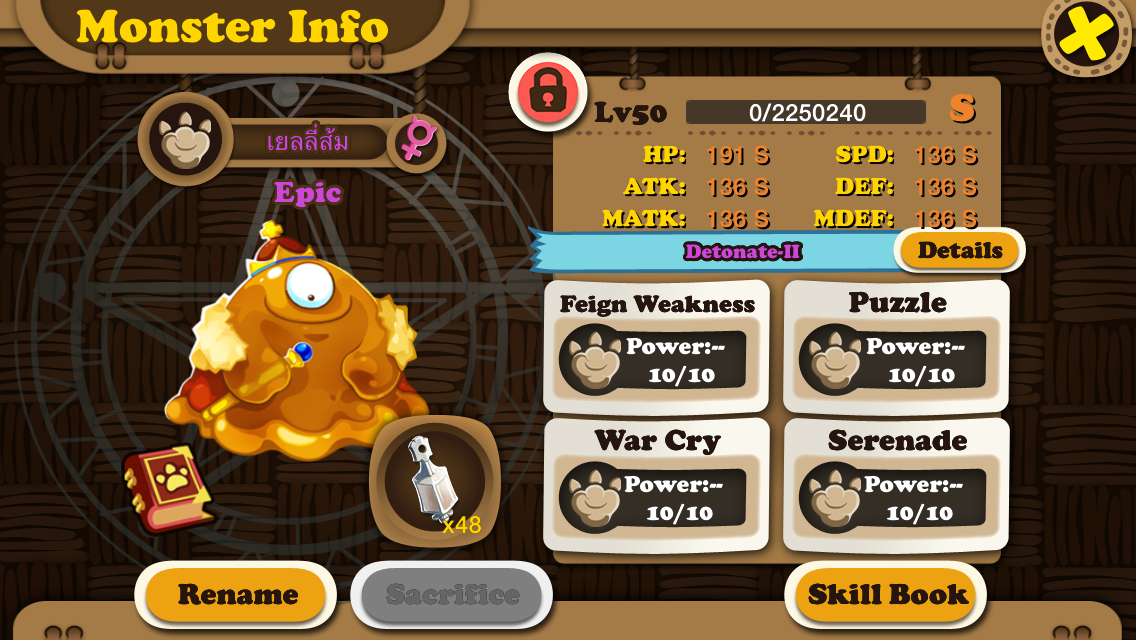Screen dimensions: 1136x640
Task: Select the Feign Weakness skill
Action: point(656,346)
